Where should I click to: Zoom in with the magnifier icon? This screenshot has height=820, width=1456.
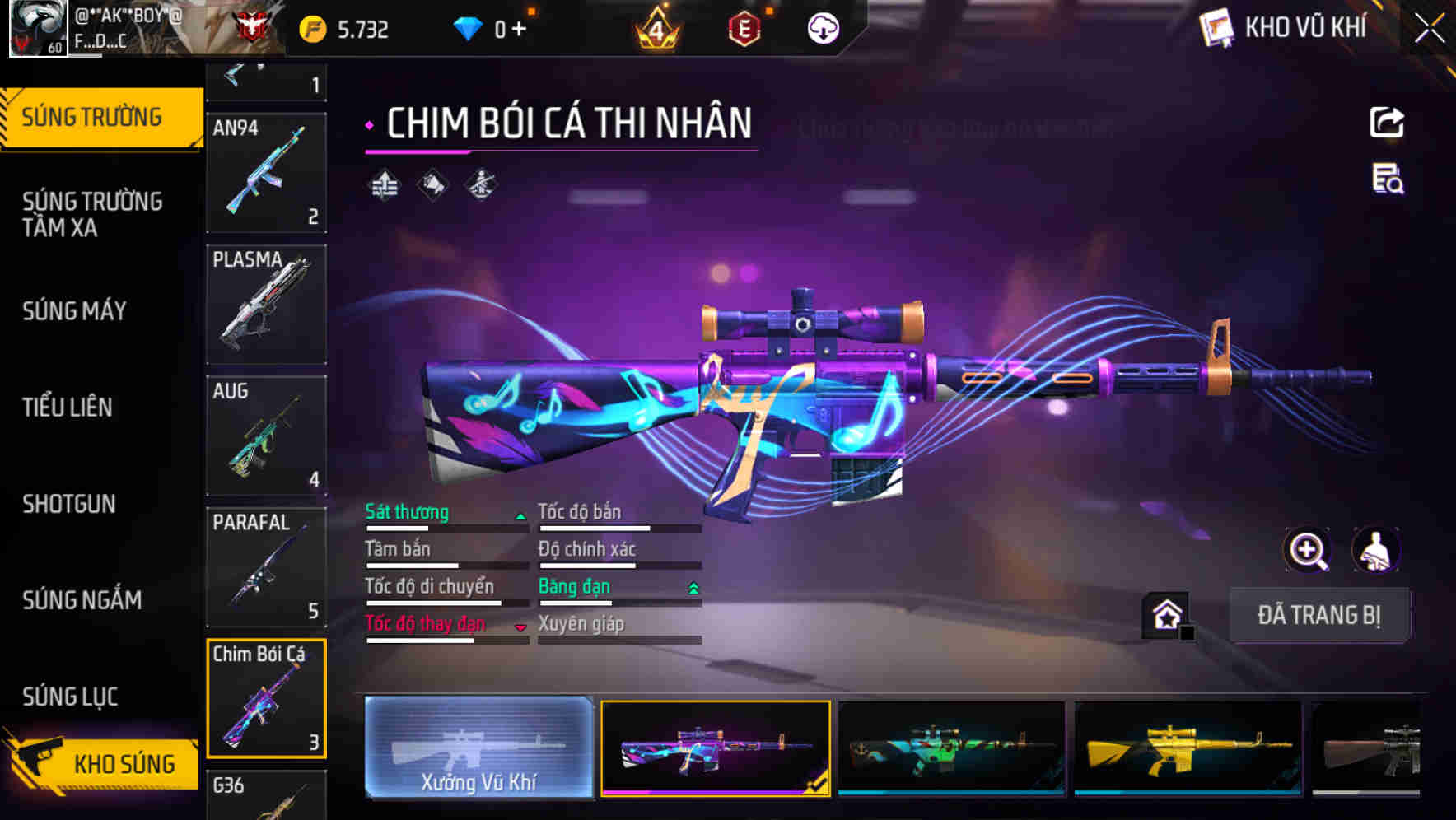1307,550
